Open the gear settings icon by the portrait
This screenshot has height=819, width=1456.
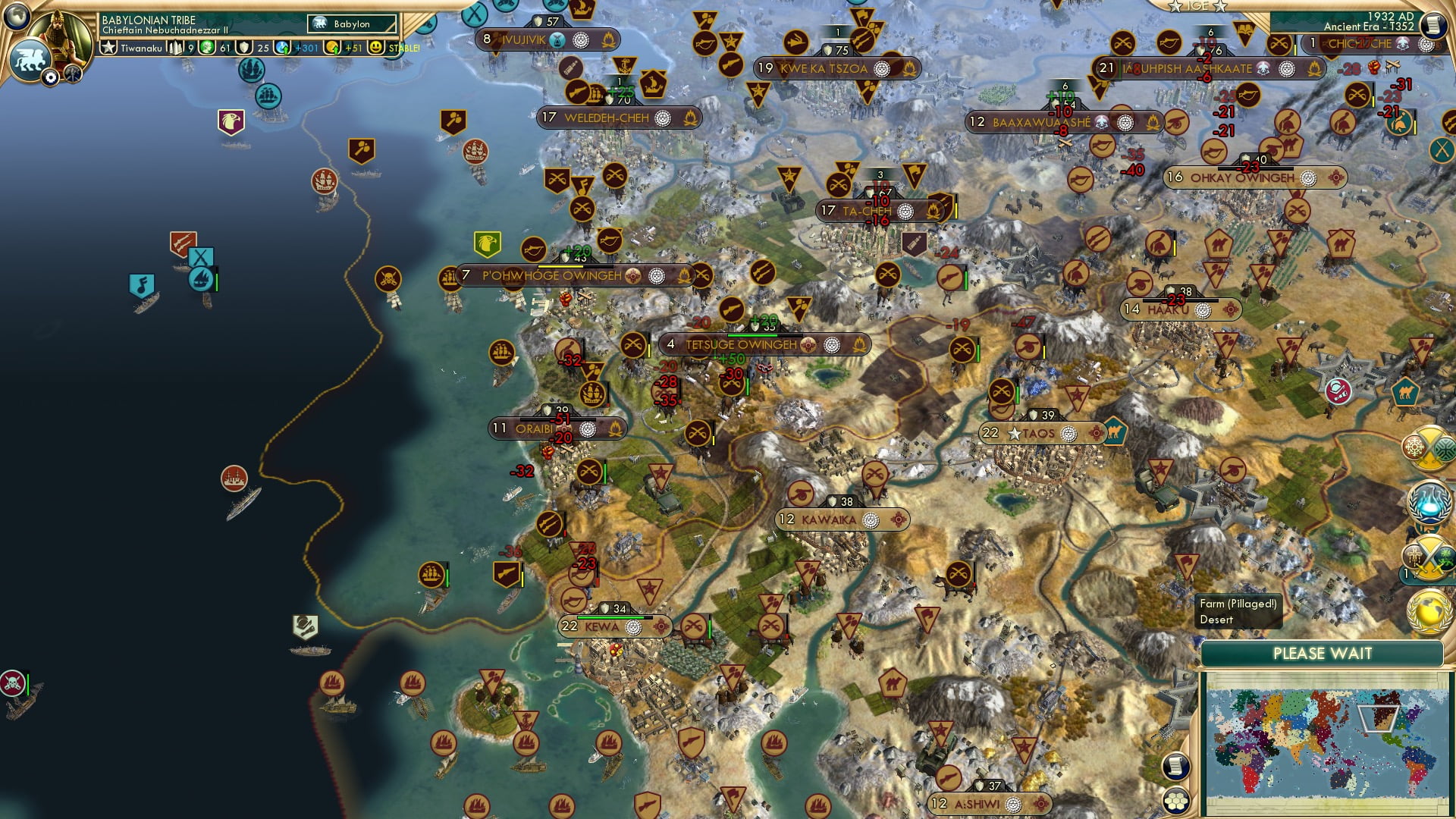(51, 77)
